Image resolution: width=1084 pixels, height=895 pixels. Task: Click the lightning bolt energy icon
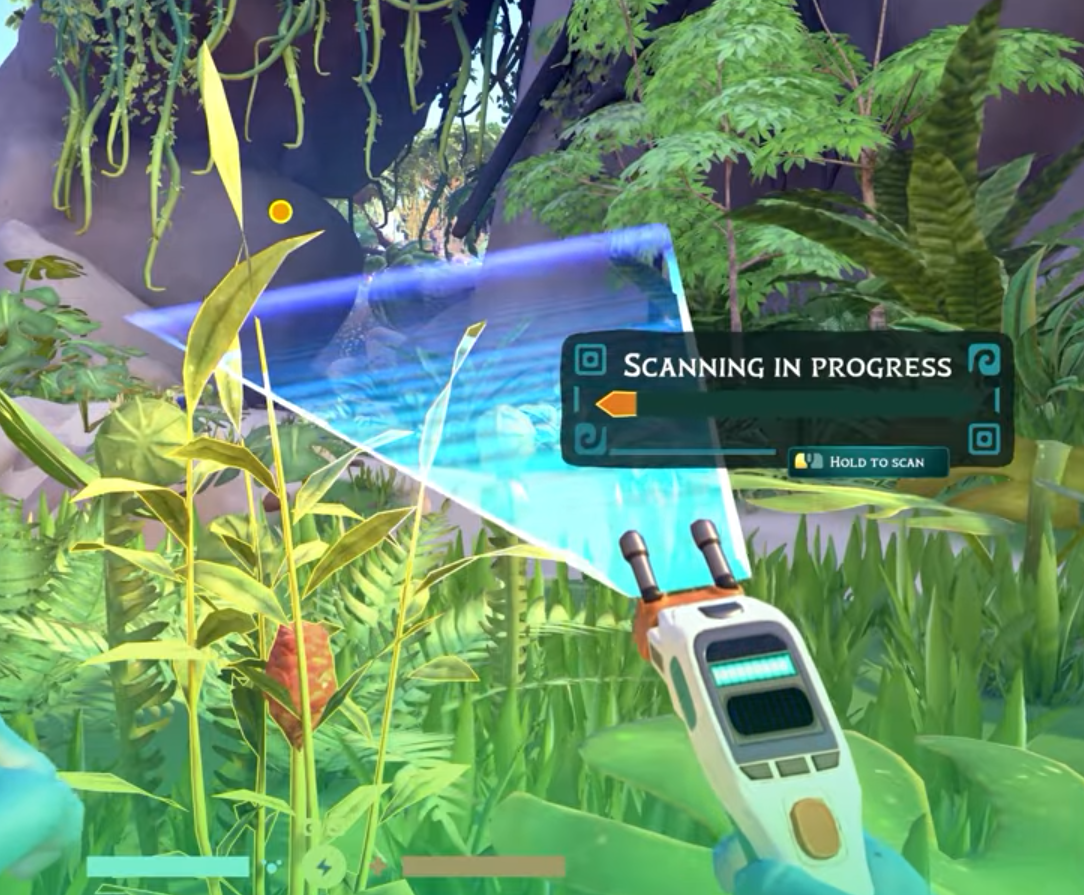tap(325, 867)
